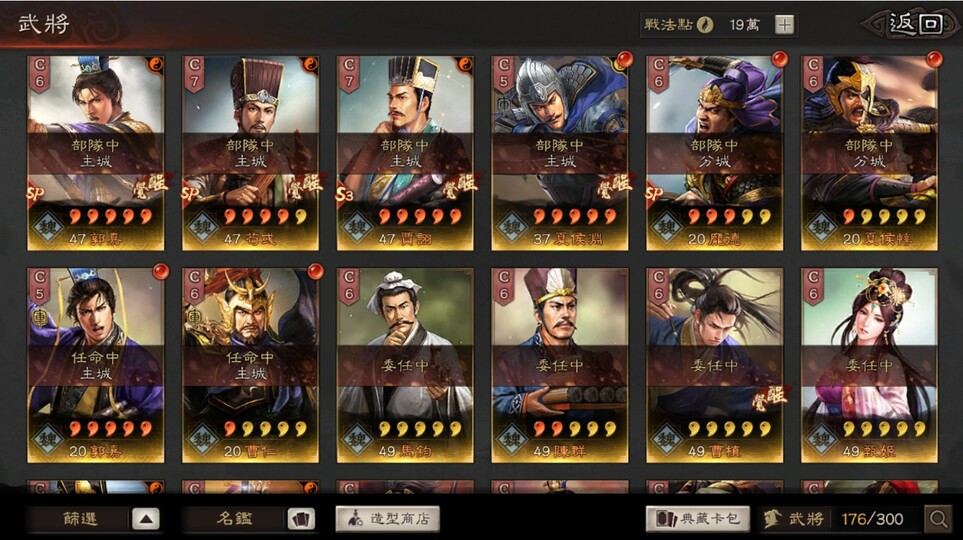
Task: Open the 典藏卡包 card pack collection
Action: (x=697, y=519)
